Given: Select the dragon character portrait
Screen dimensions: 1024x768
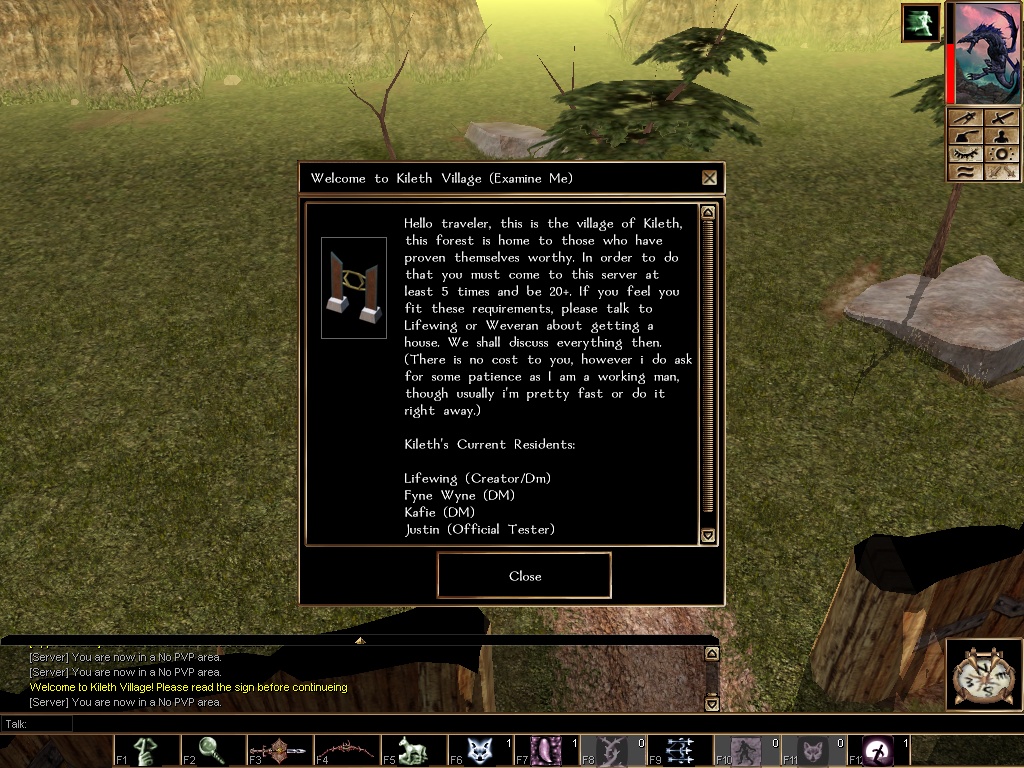Looking at the screenshot, I should coord(987,54).
